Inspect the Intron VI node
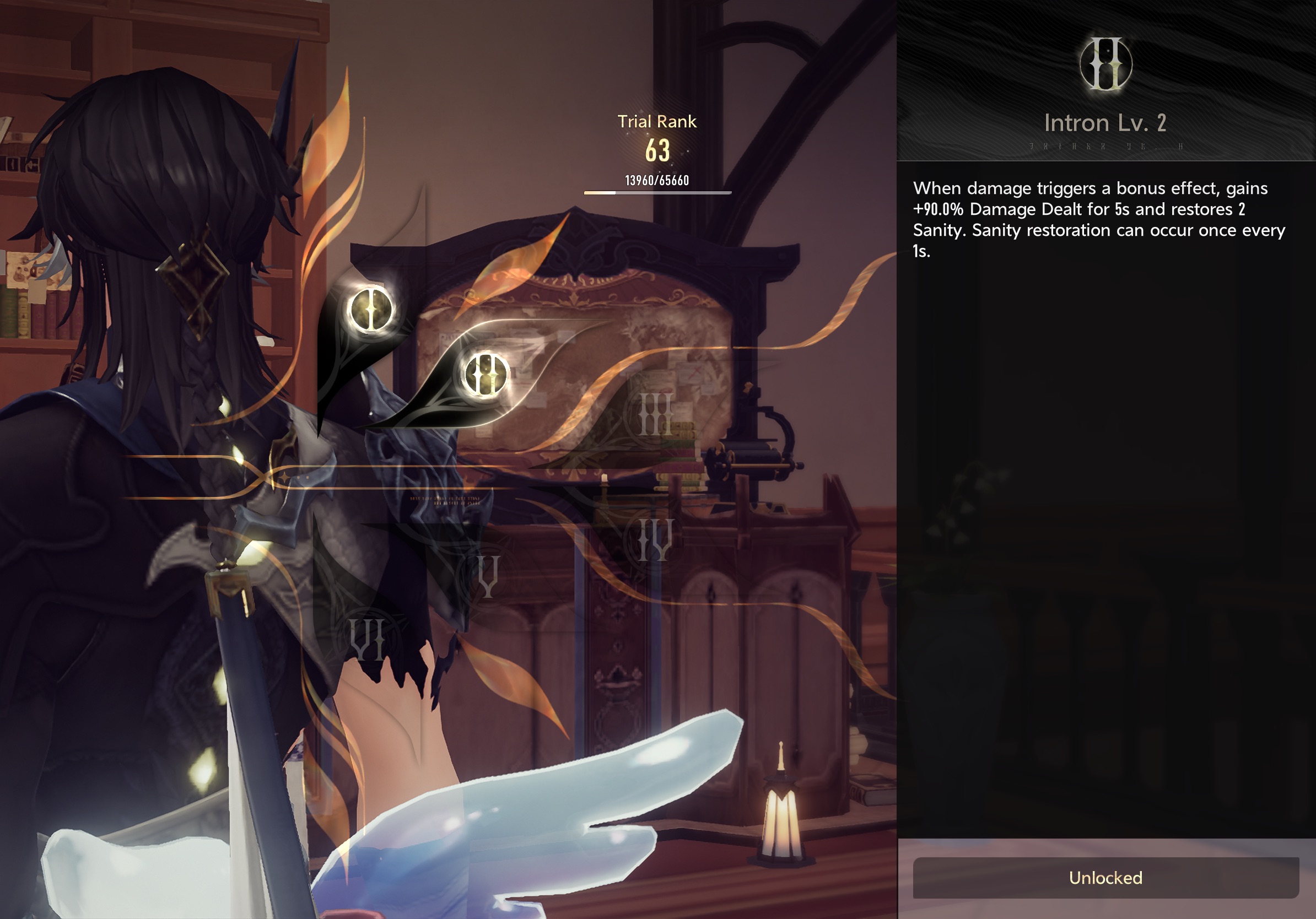The height and width of the screenshot is (919, 1316). (368, 638)
